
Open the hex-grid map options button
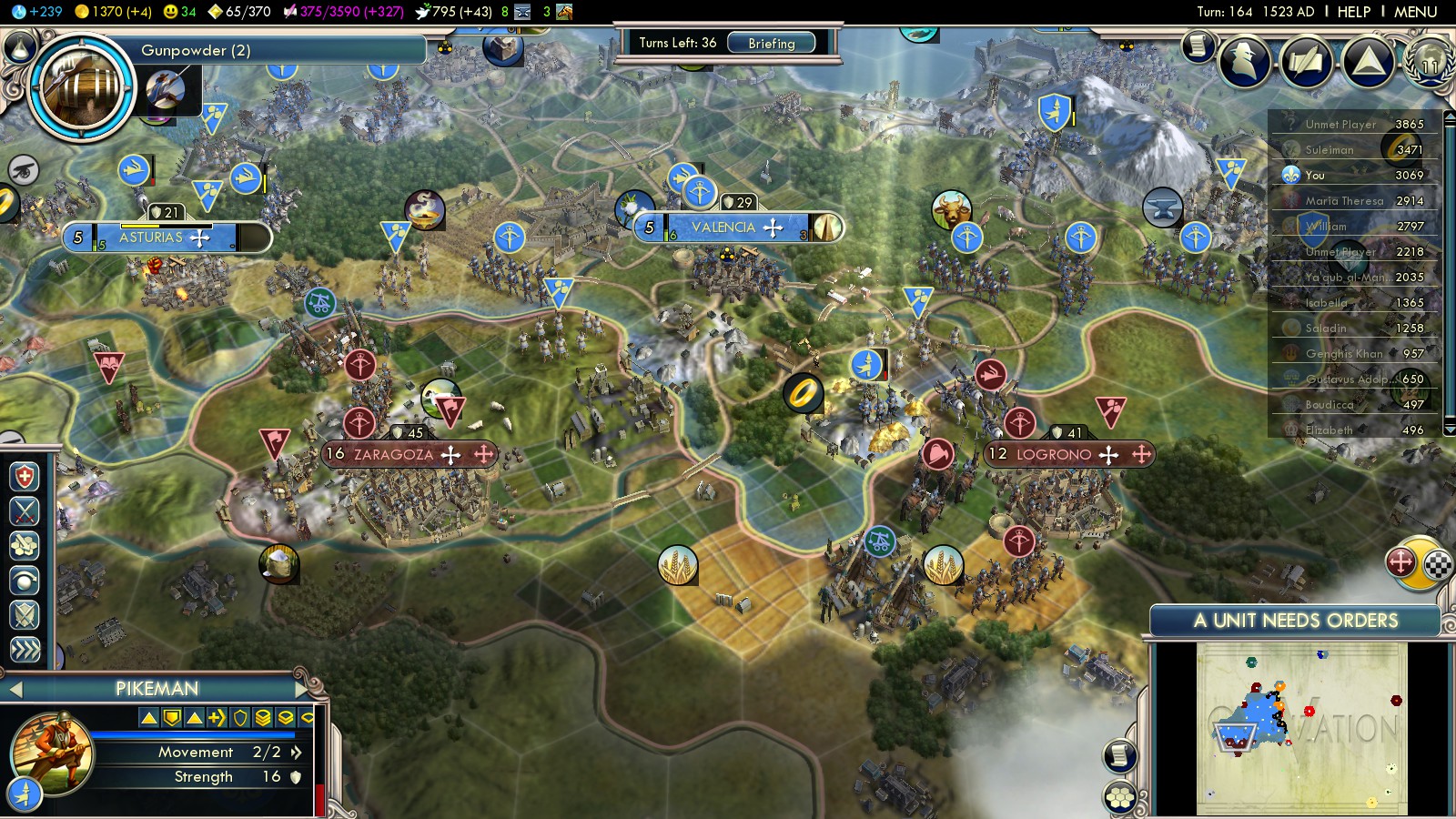coord(1120,798)
